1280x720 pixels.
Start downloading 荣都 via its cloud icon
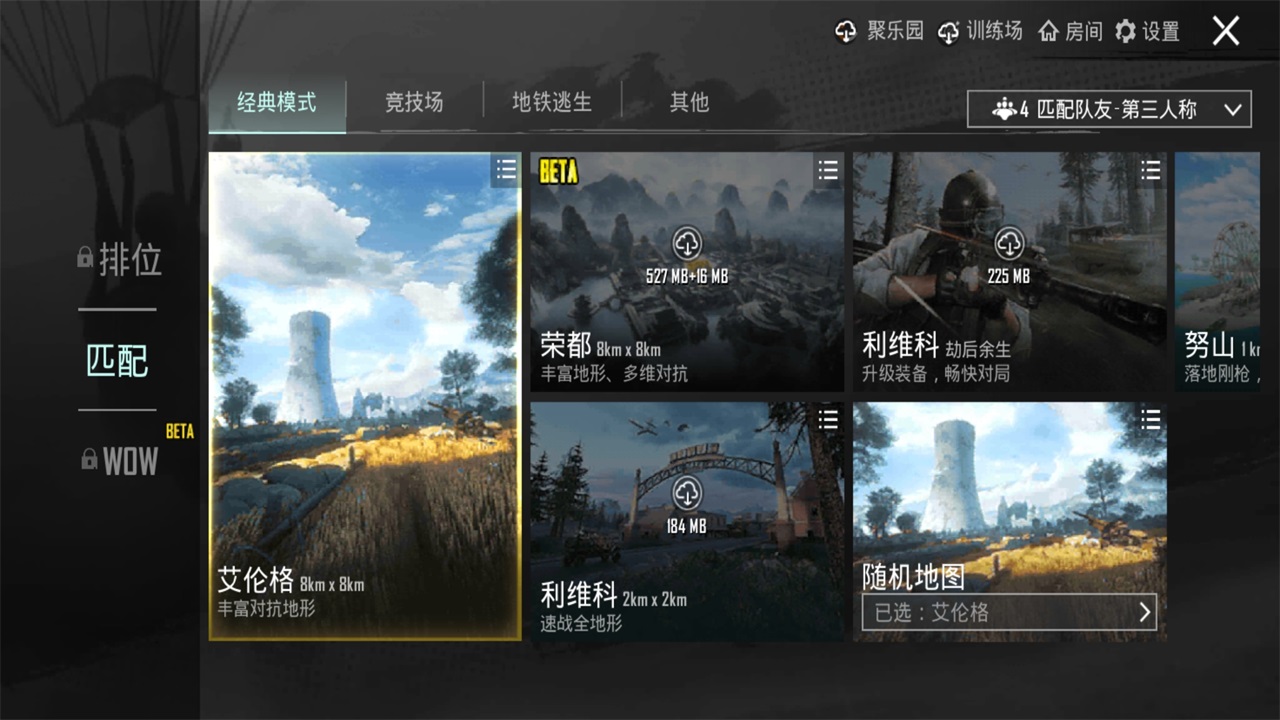point(687,245)
